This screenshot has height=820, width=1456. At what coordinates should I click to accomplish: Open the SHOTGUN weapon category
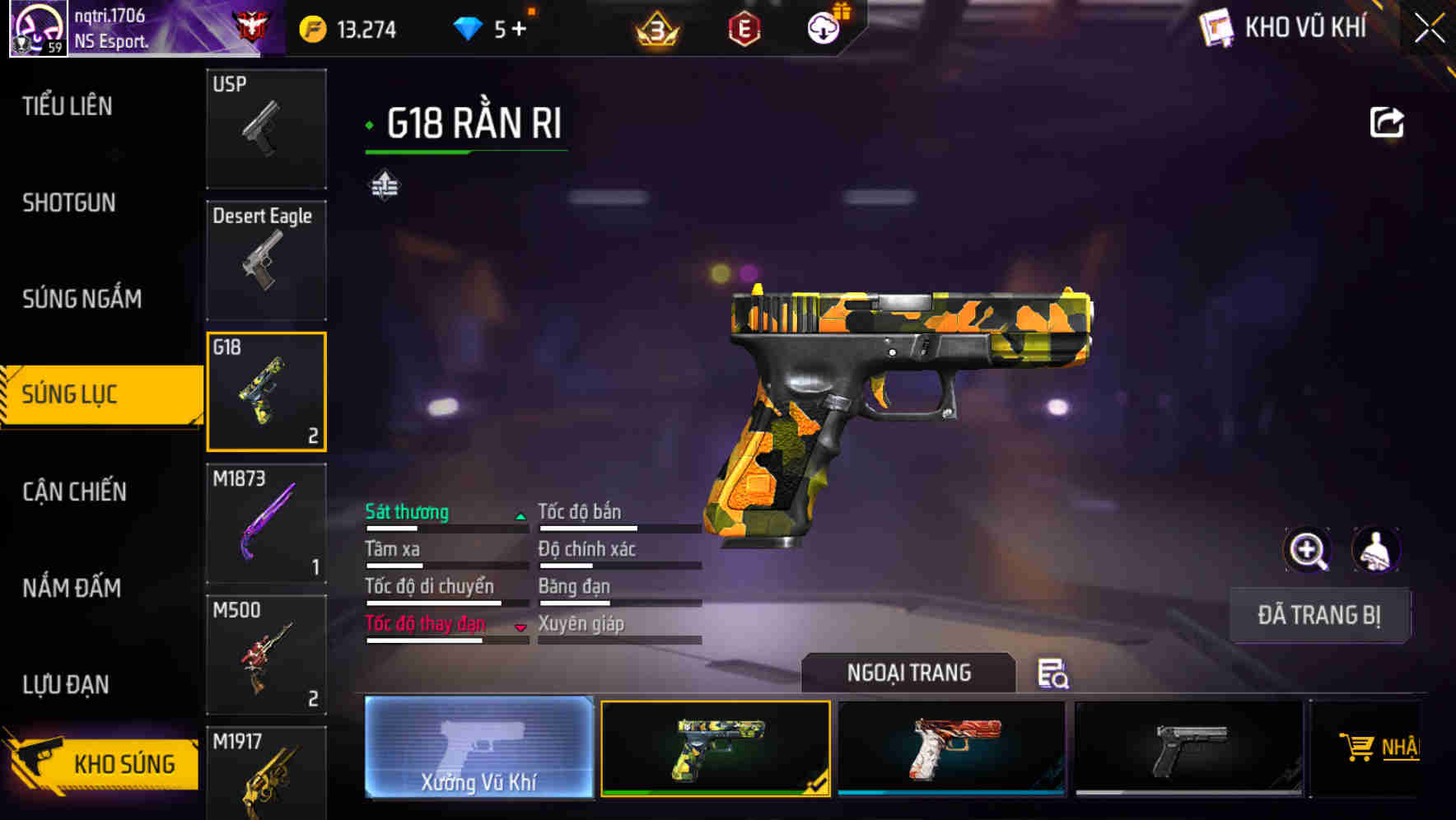(68, 203)
